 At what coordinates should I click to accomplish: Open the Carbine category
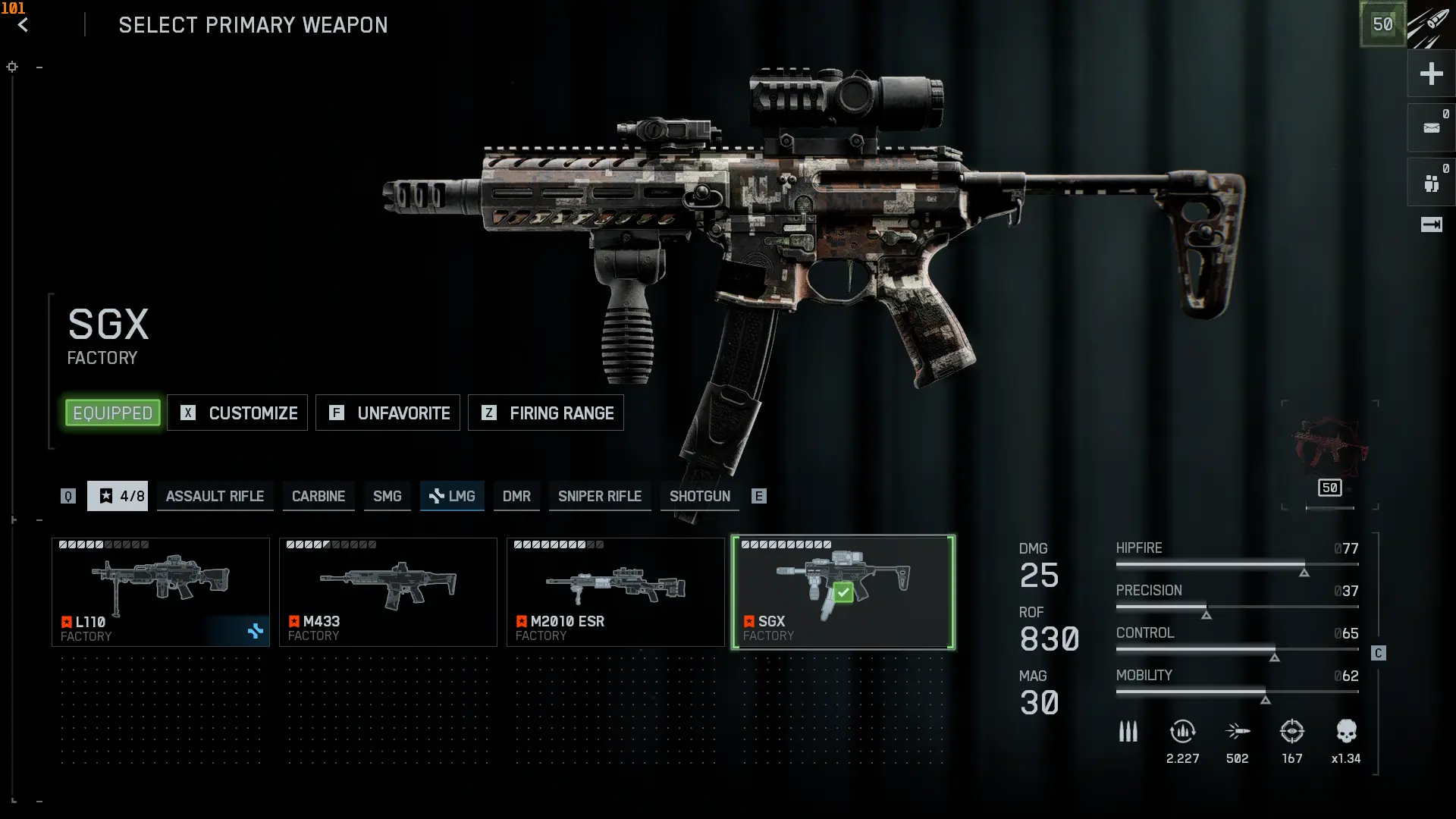tap(318, 496)
